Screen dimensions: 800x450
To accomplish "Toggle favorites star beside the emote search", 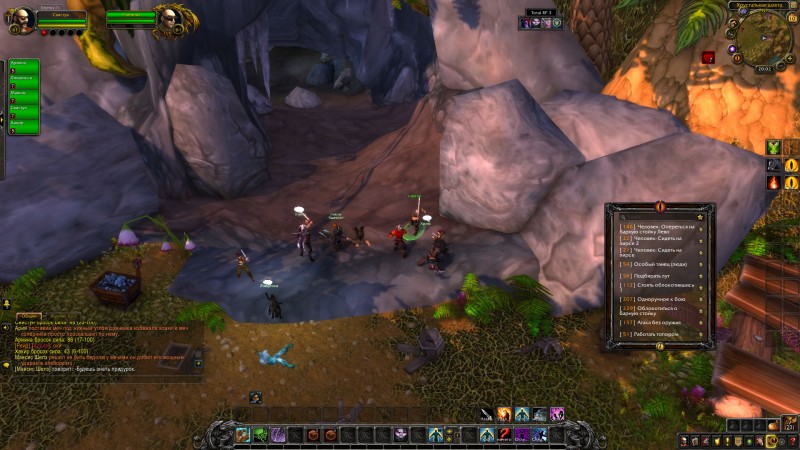I will point(699,216).
